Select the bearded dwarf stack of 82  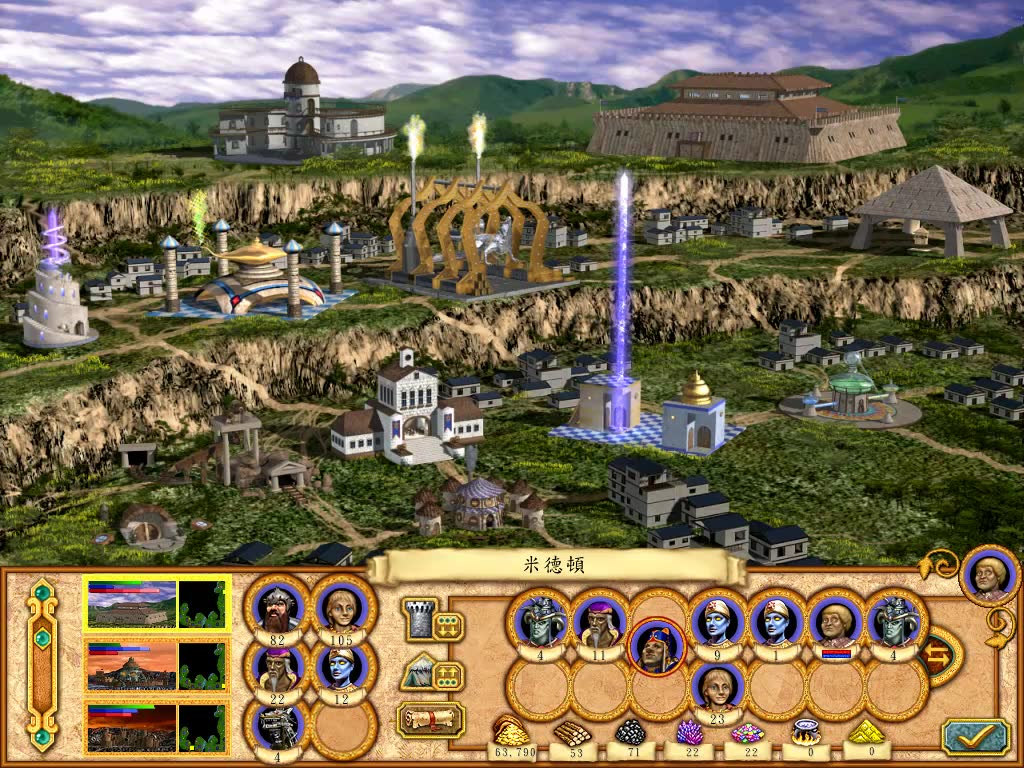[277, 608]
